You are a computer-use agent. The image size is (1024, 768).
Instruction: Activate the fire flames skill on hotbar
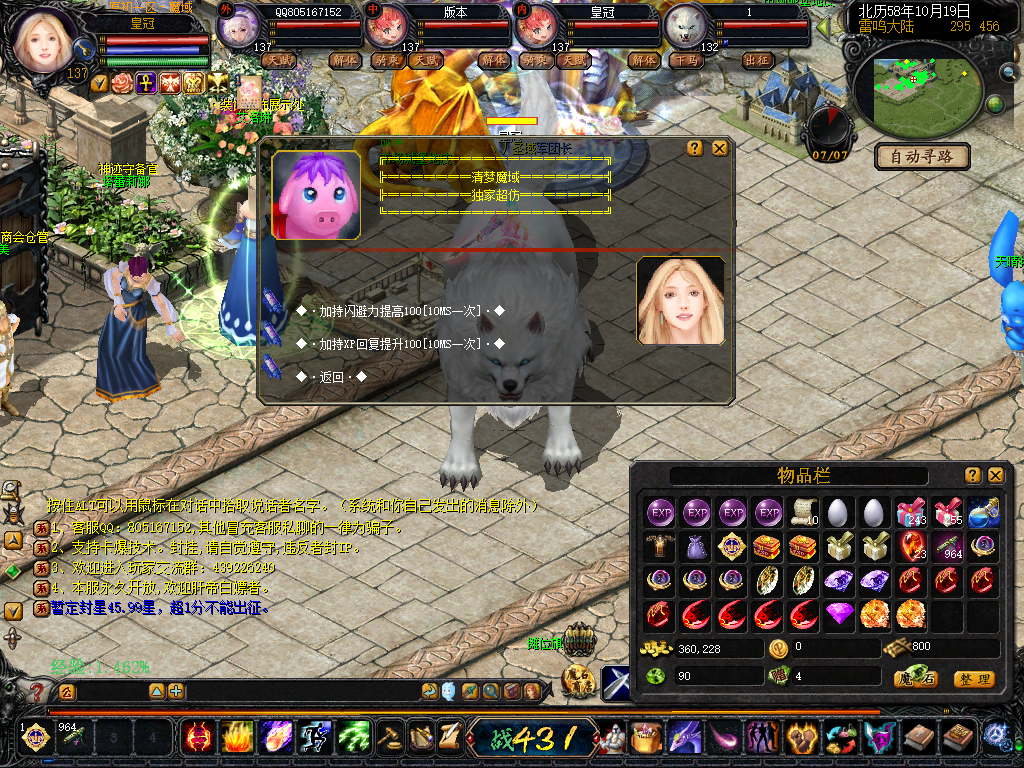[237, 738]
